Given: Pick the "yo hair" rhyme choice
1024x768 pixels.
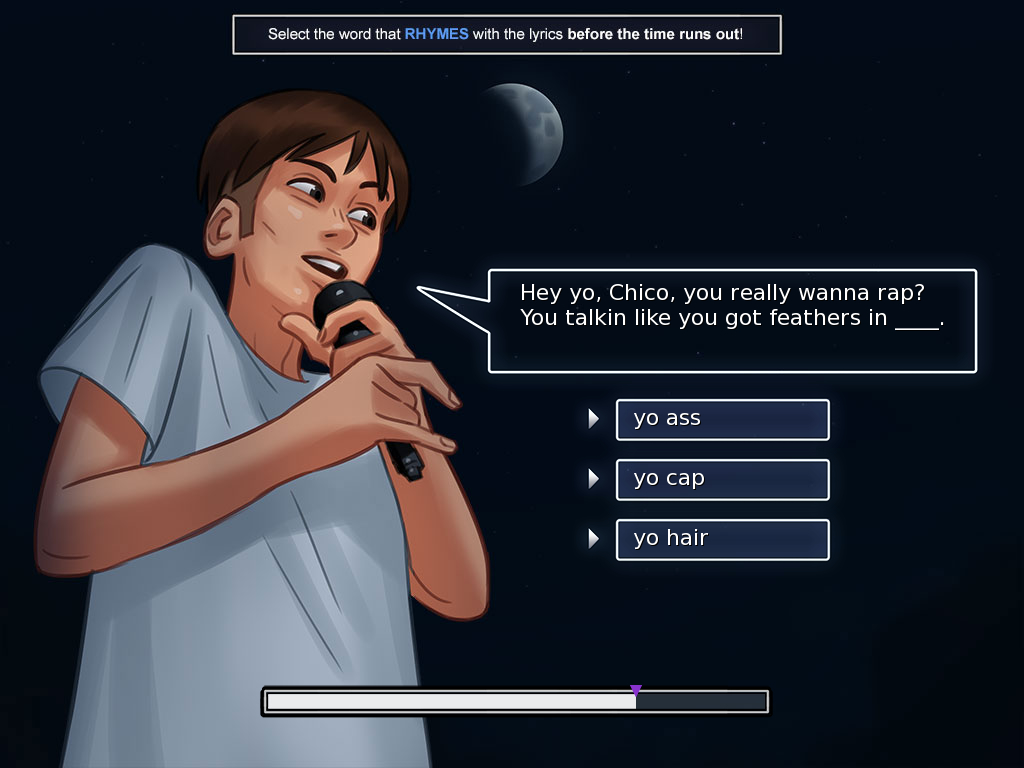Looking at the screenshot, I should [722, 539].
